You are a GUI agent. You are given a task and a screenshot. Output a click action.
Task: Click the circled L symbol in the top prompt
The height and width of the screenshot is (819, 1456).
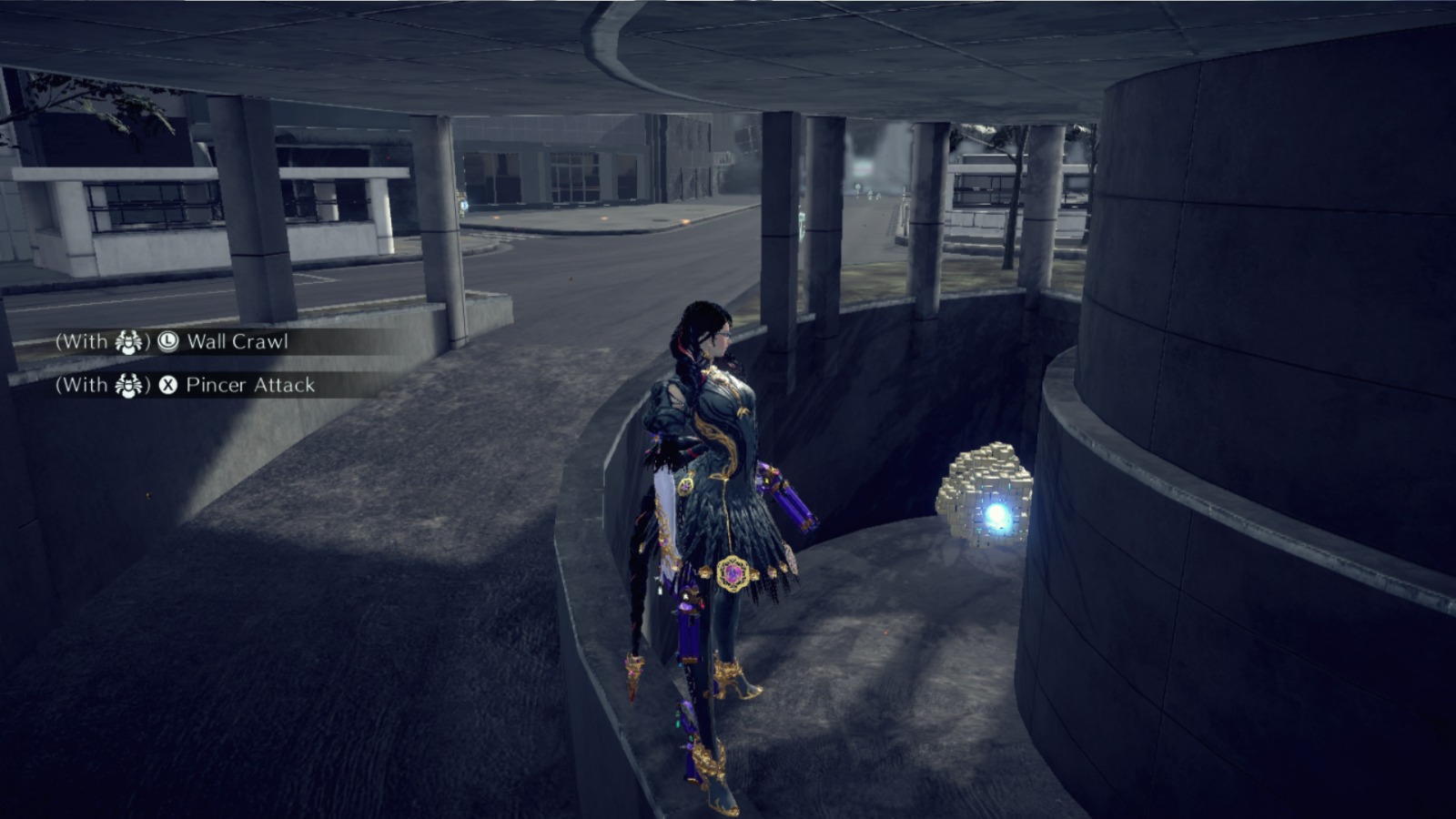pyautogui.click(x=167, y=343)
